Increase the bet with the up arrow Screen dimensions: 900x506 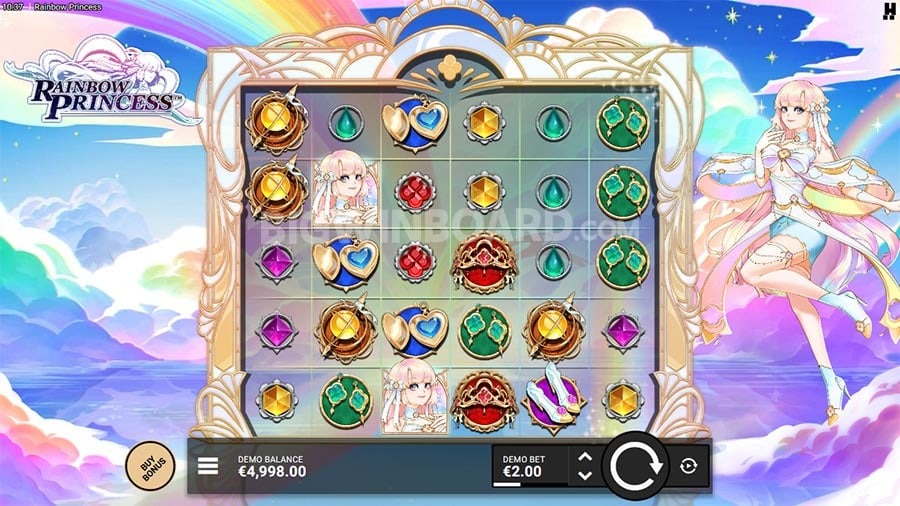(x=586, y=458)
